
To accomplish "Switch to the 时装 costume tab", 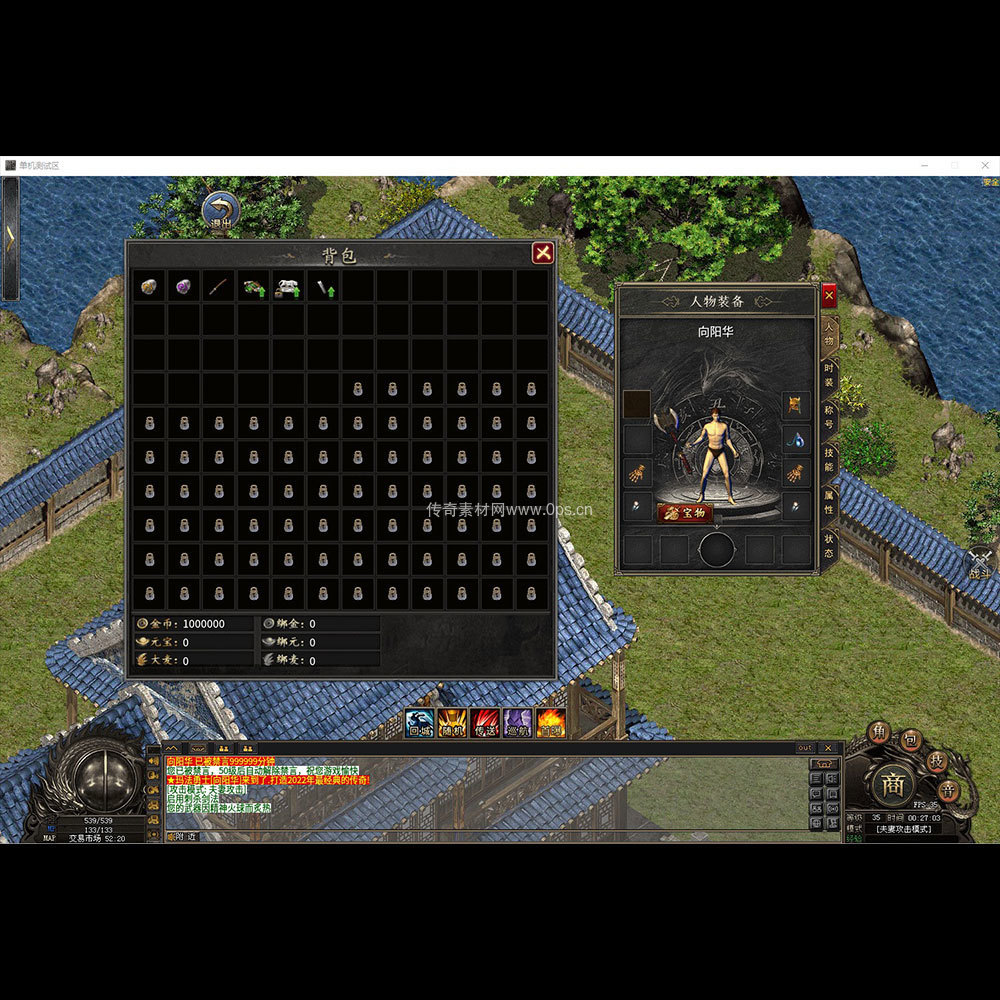I will (x=829, y=376).
